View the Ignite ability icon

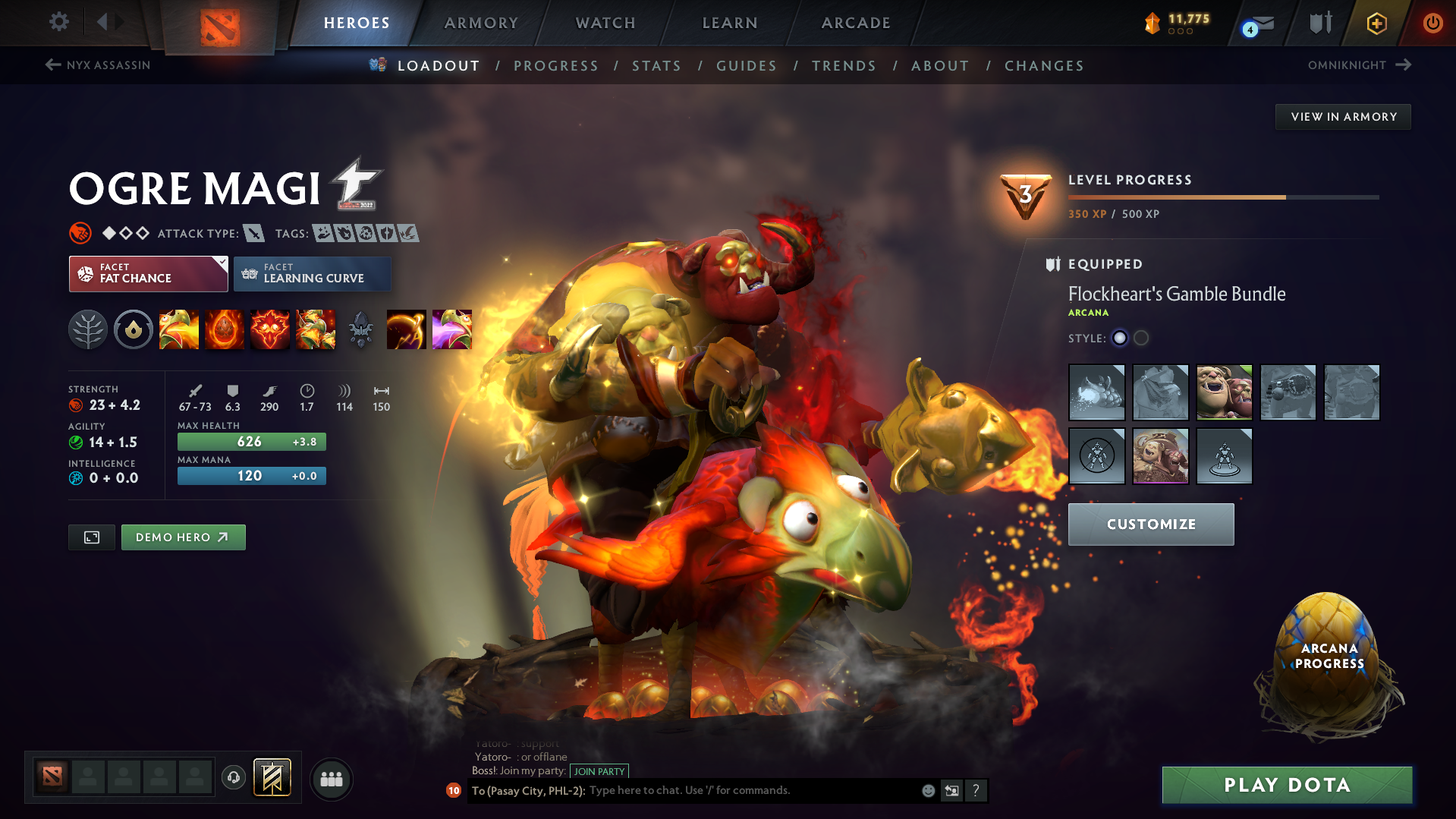tap(225, 329)
